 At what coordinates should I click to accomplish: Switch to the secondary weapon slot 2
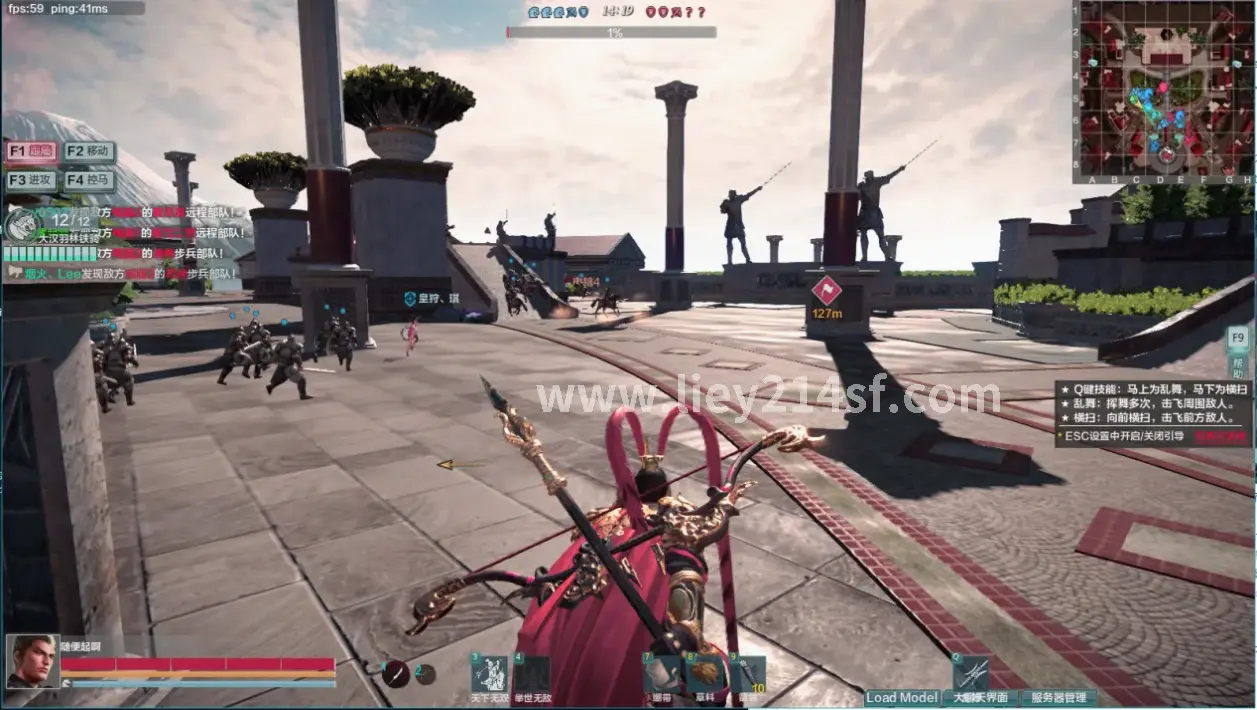coord(426,674)
